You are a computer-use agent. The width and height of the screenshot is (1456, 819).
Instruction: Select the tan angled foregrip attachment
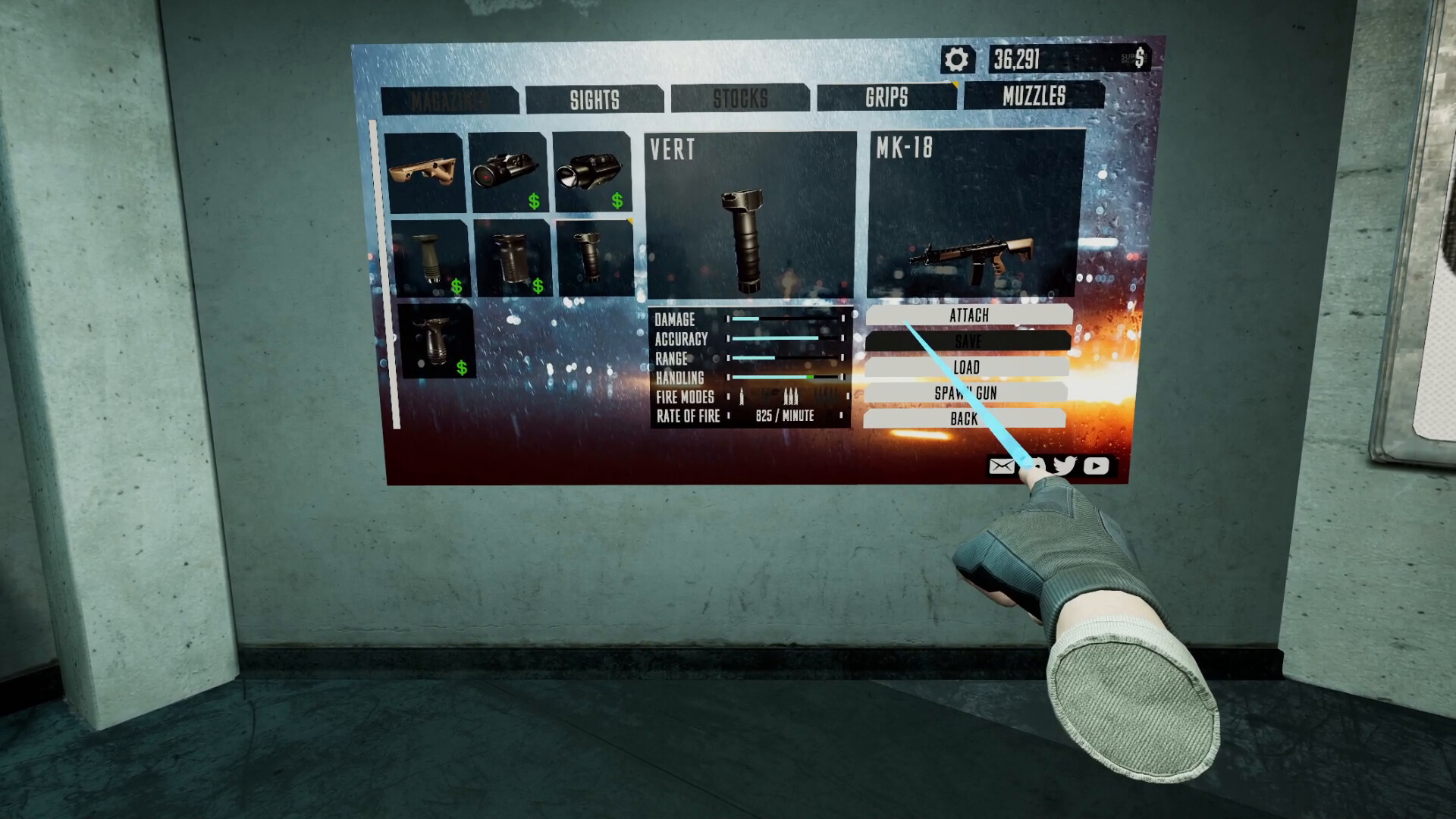[x=425, y=174]
